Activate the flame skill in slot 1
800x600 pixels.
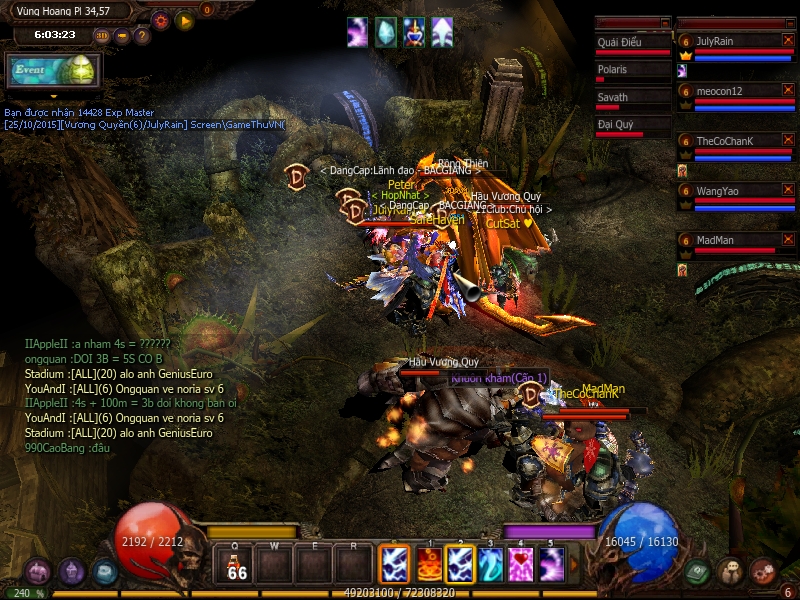coord(429,564)
